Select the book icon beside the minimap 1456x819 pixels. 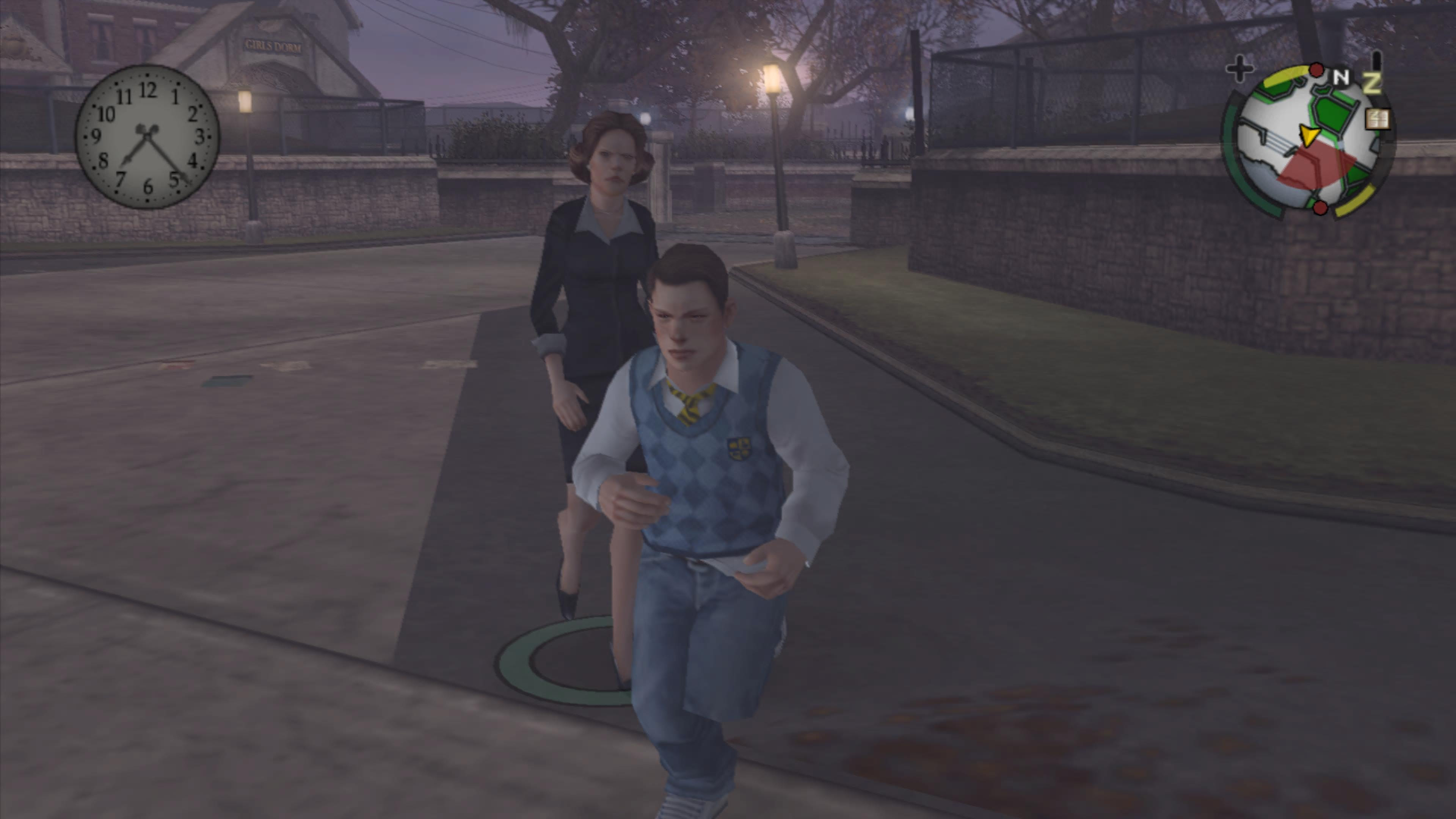[1377, 120]
